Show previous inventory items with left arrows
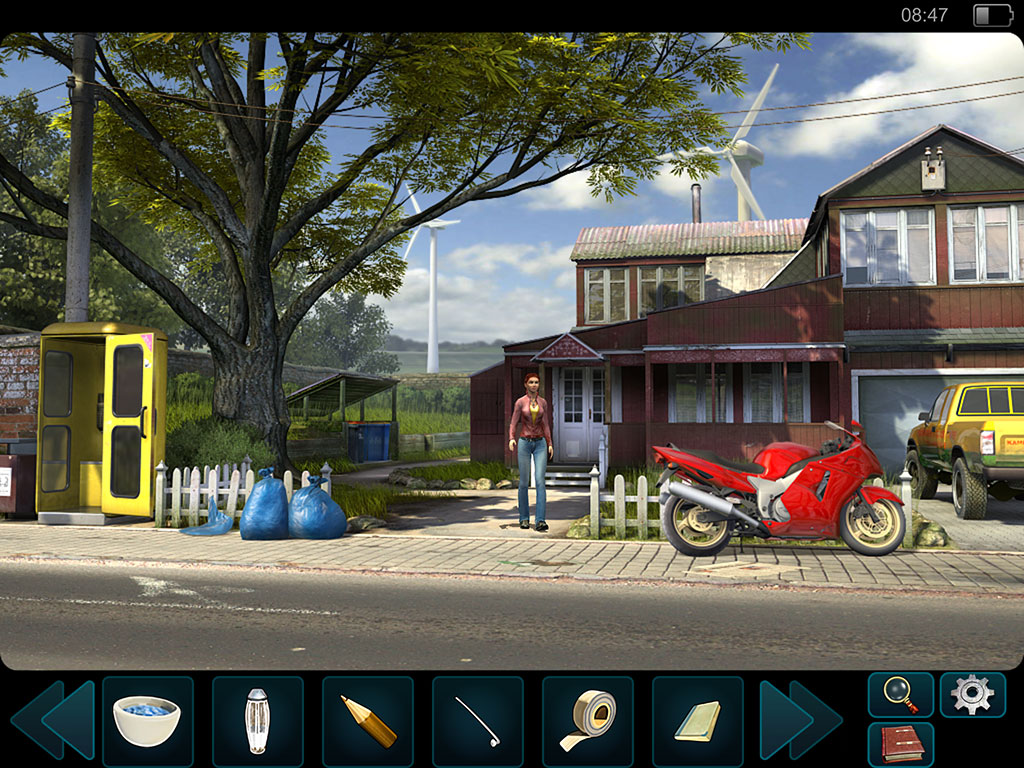Image resolution: width=1024 pixels, height=768 pixels. (x=53, y=720)
